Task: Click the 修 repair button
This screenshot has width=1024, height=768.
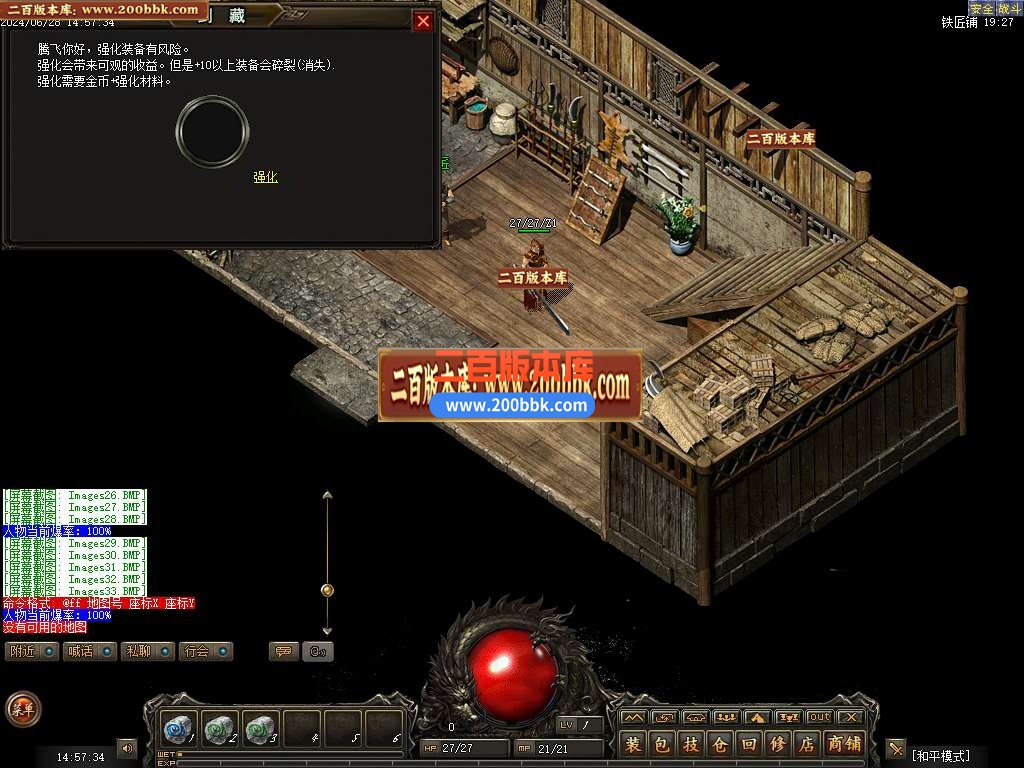Action: pos(778,744)
